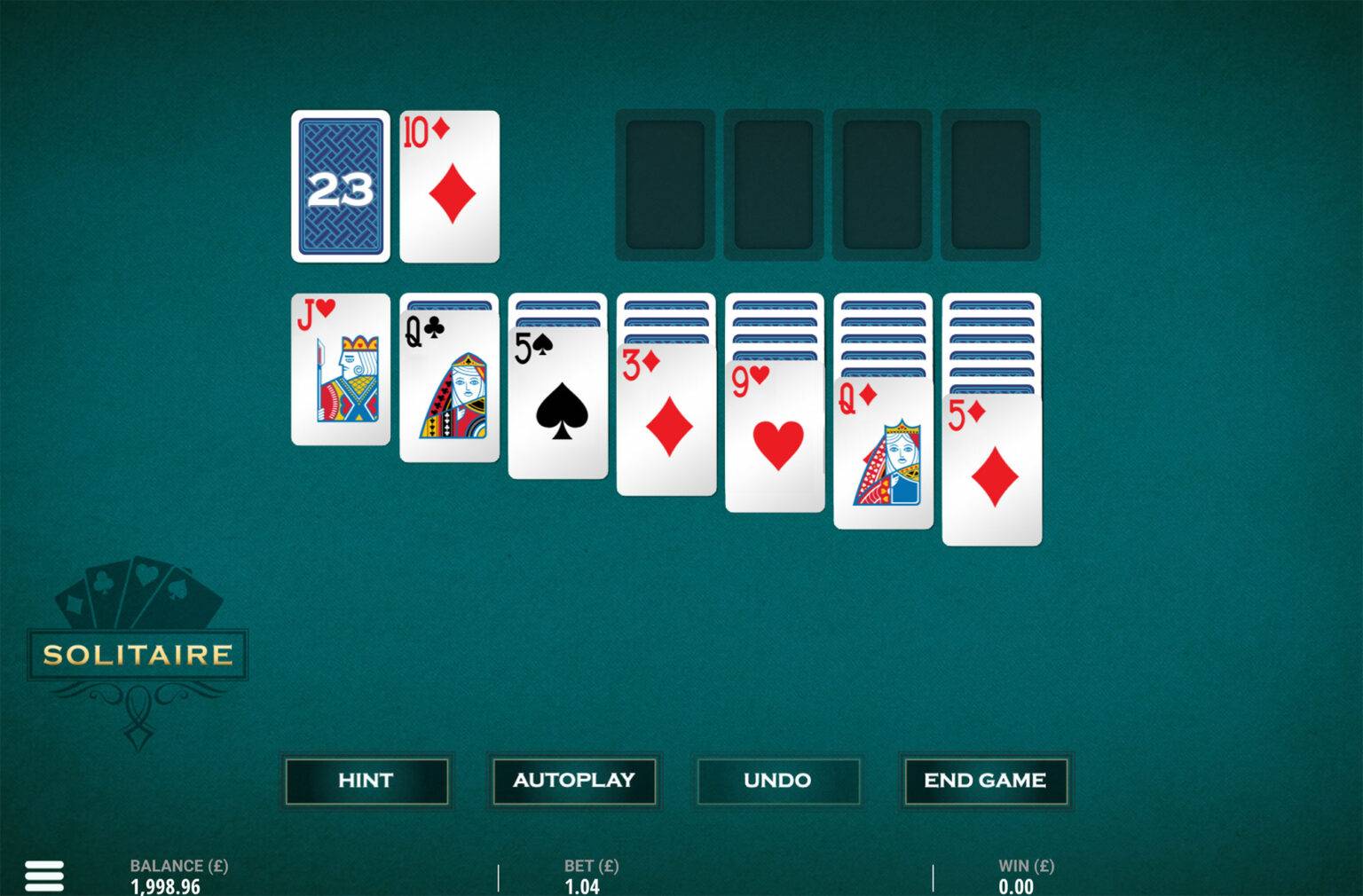Click the rightmost empty foundation slot

991,185
